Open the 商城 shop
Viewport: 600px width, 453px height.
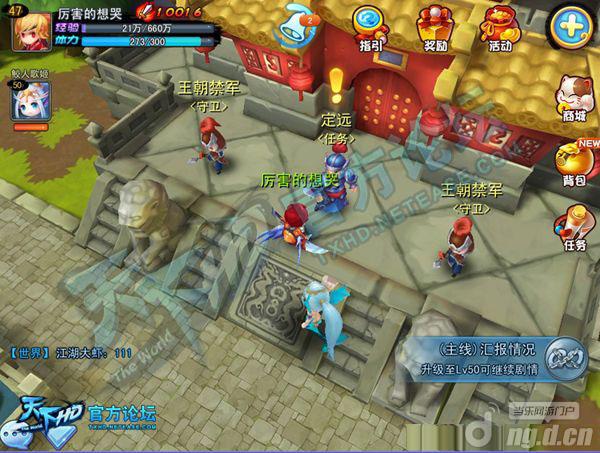(x=574, y=97)
